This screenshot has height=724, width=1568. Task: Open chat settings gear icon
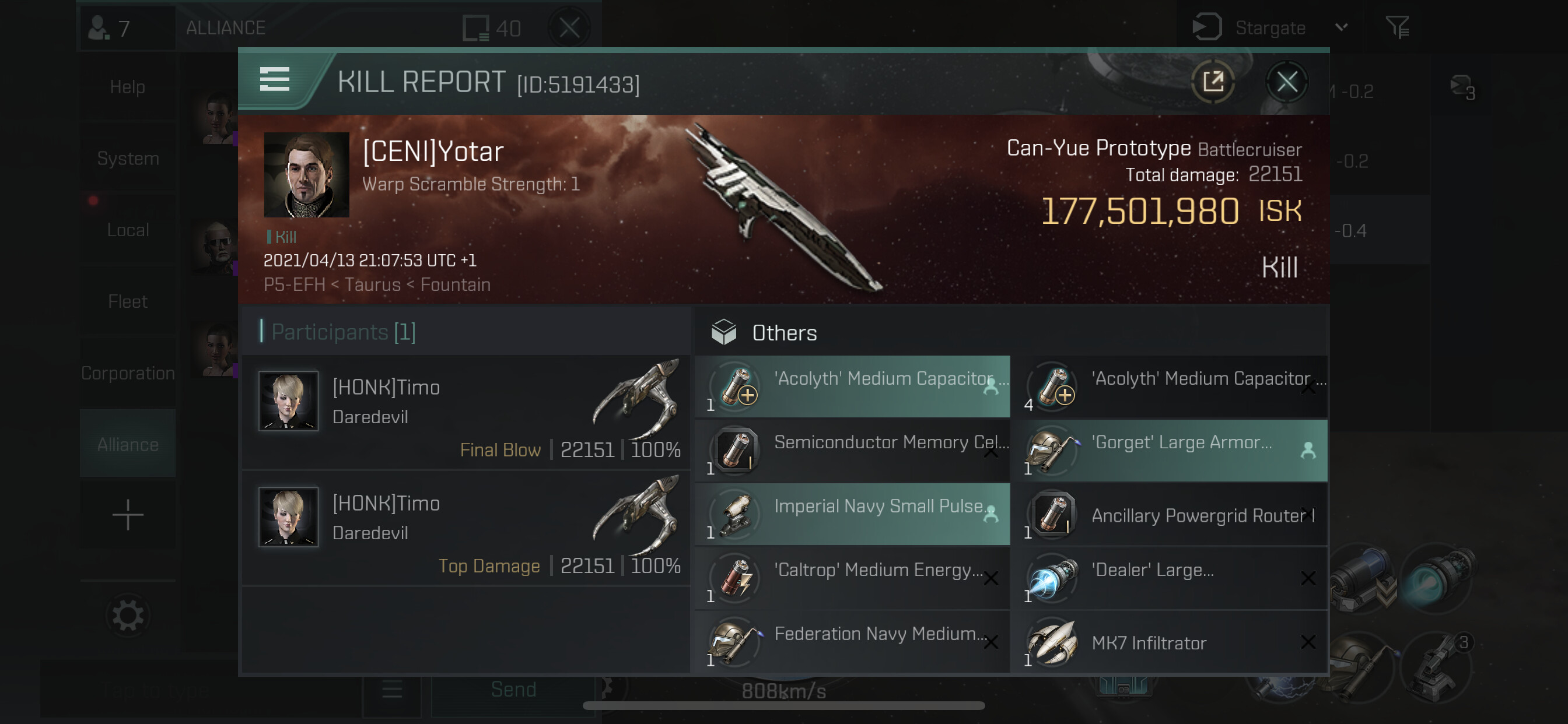pyautogui.click(x=128, y=616)
